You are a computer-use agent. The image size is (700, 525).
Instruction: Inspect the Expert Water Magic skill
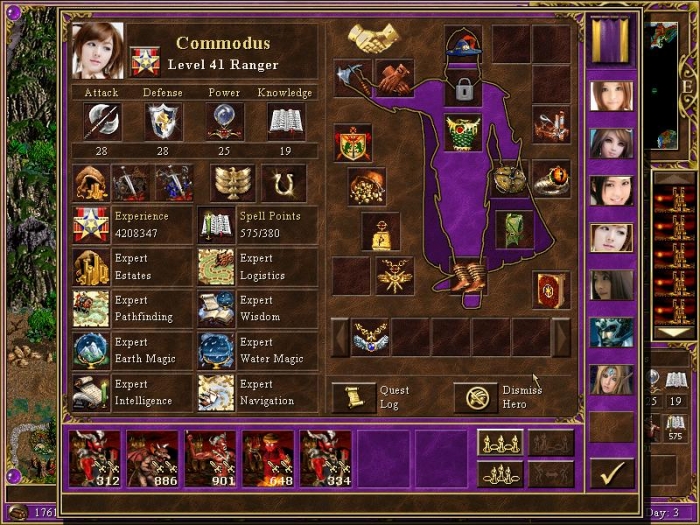[x=216, y=351]
